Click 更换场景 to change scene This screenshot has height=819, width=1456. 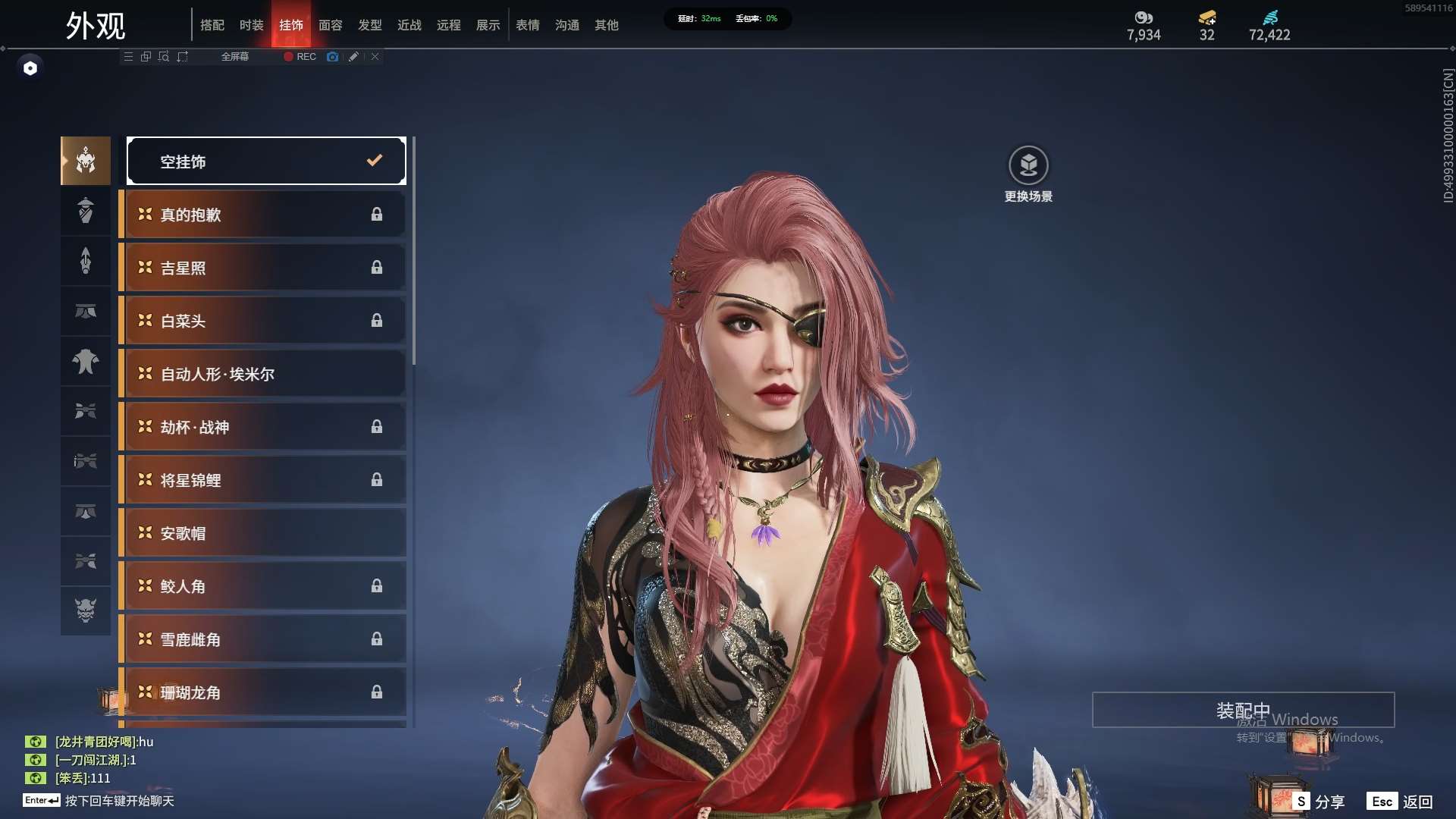(x=1028, y=174)
